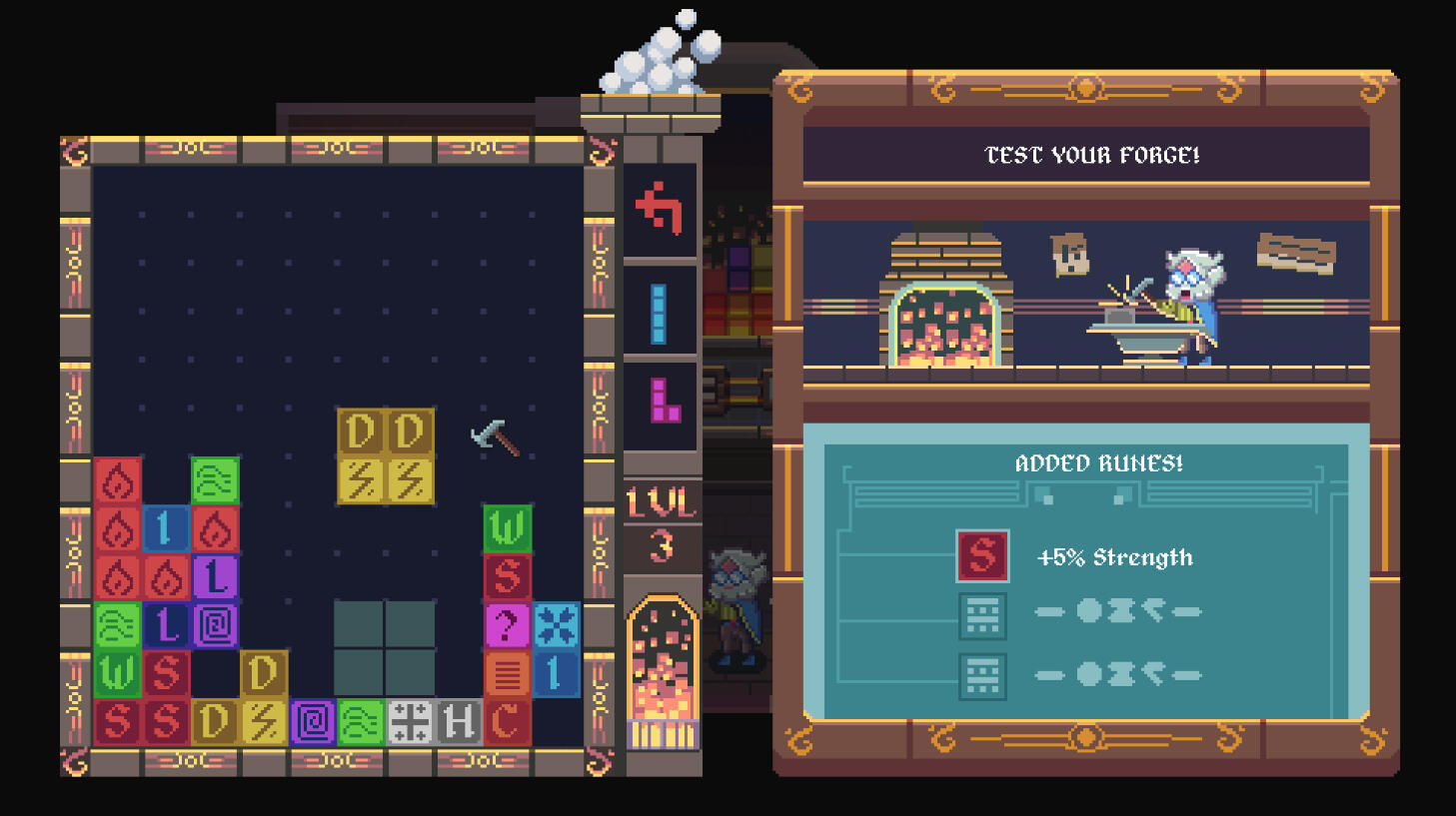Click the gray cross-pattern rune tile
This screenshot has width=1456, height=816.
410,721
